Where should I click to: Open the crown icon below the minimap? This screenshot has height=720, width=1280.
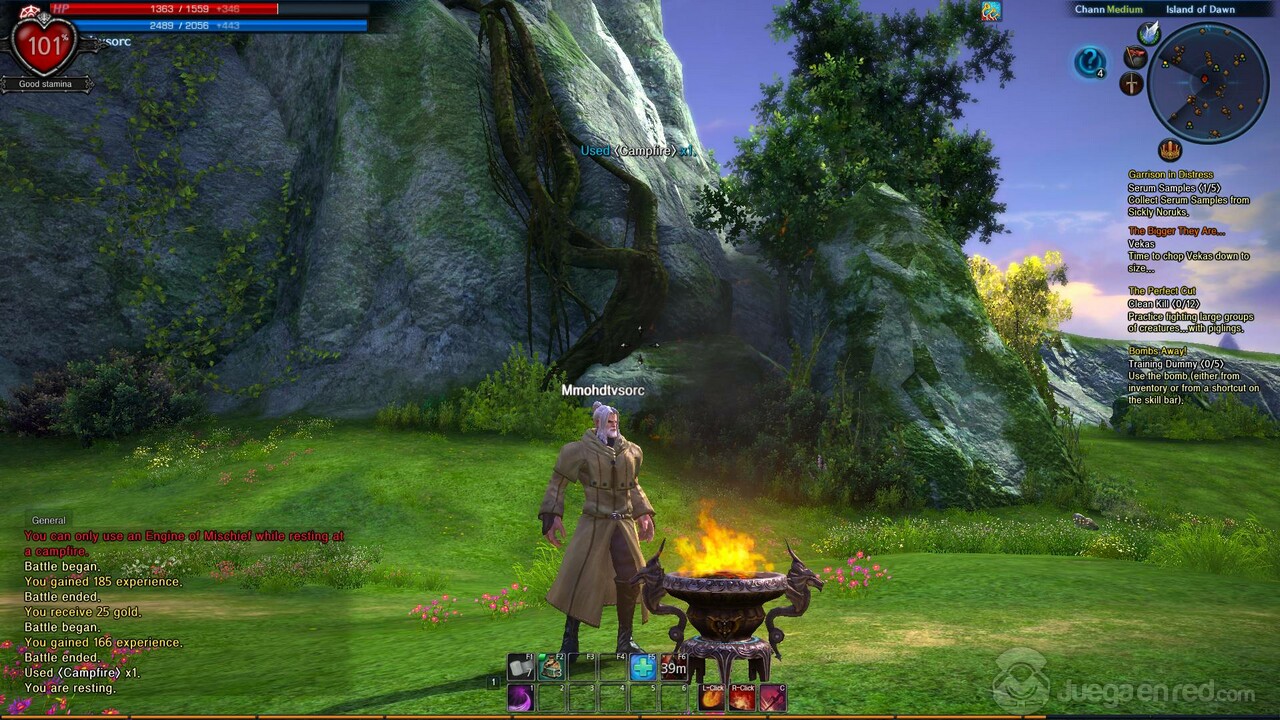1169,150
